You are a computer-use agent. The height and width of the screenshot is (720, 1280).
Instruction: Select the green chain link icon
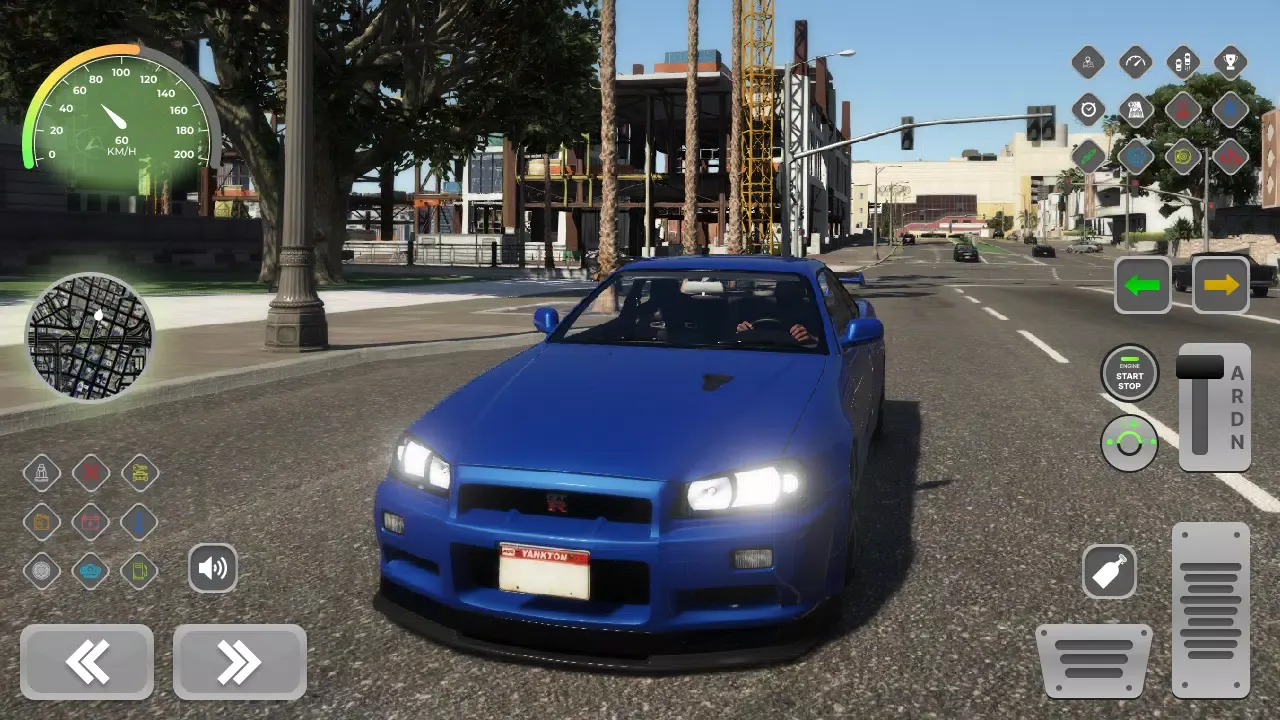tap(1088, 156)
